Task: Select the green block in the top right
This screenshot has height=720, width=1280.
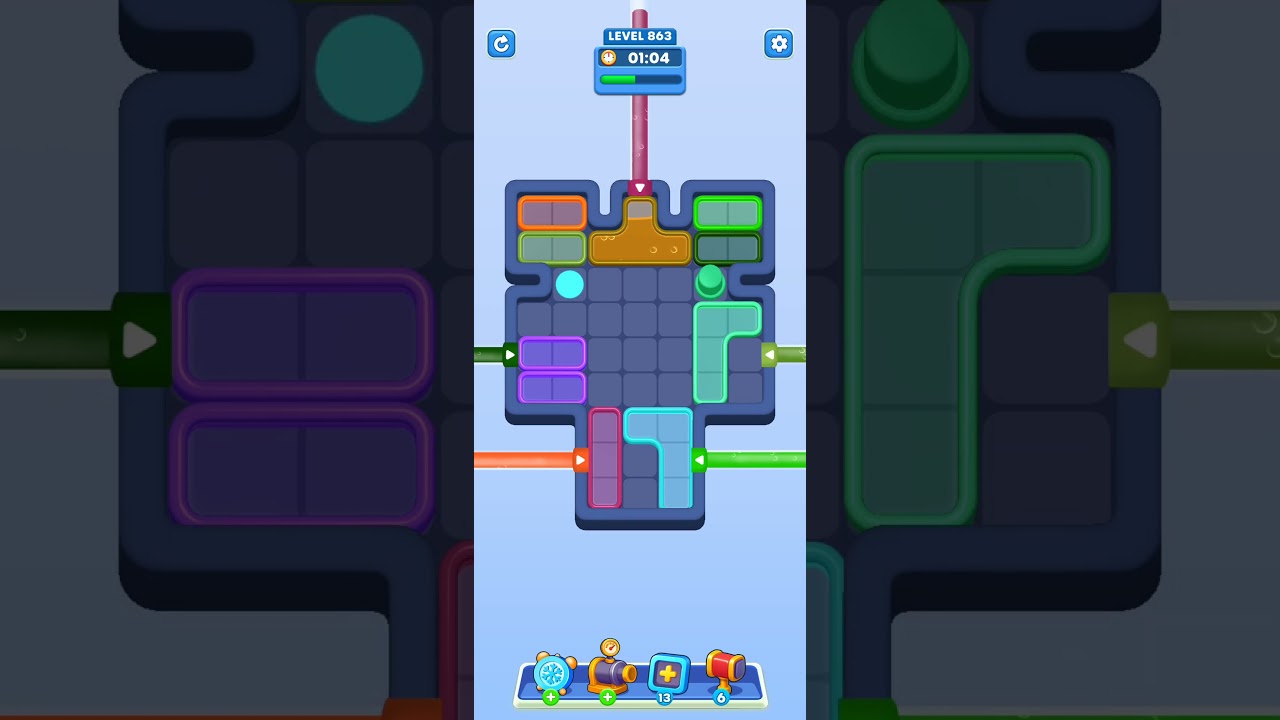Action: tap(727, 211)
